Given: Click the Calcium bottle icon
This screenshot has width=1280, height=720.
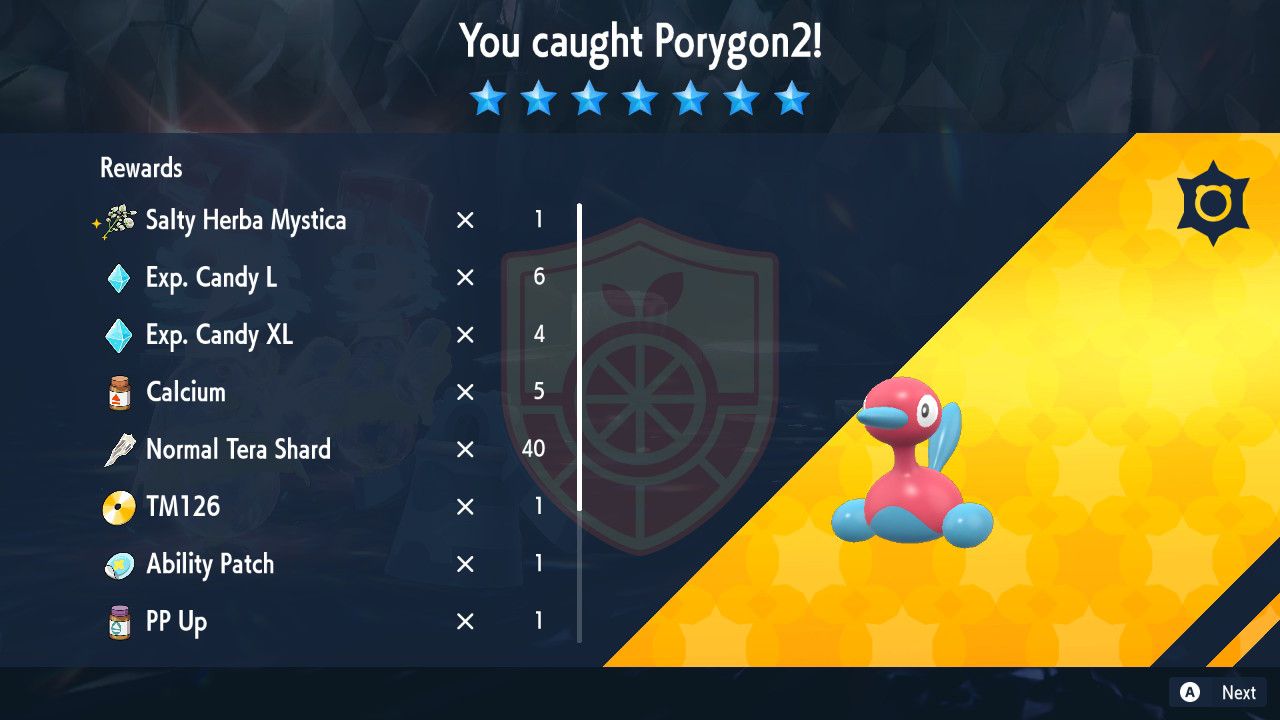Looking at the screenshot, I should point(117,392).
